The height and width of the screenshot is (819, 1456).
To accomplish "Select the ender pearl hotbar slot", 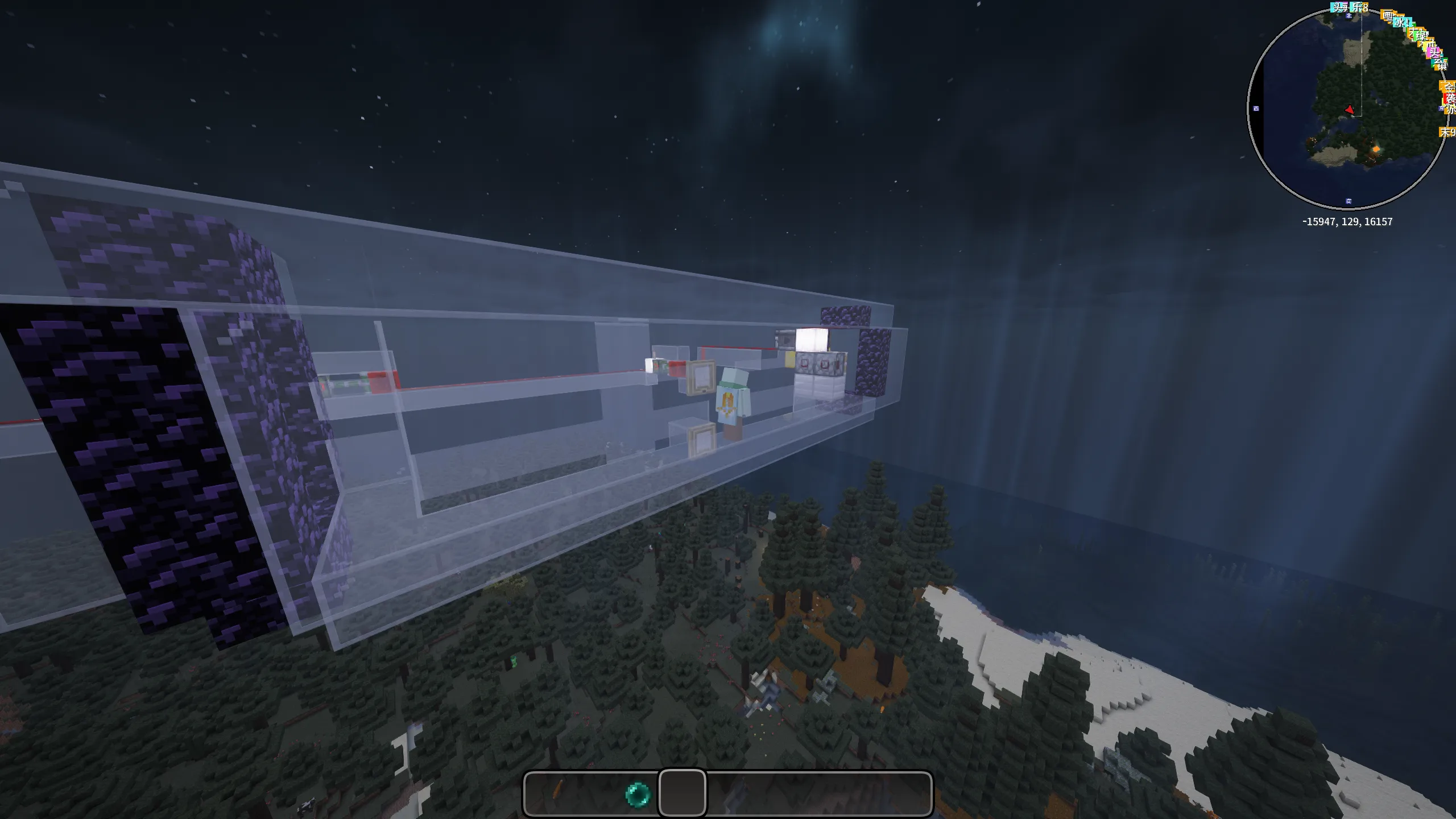I will click(x=637, y=793).
